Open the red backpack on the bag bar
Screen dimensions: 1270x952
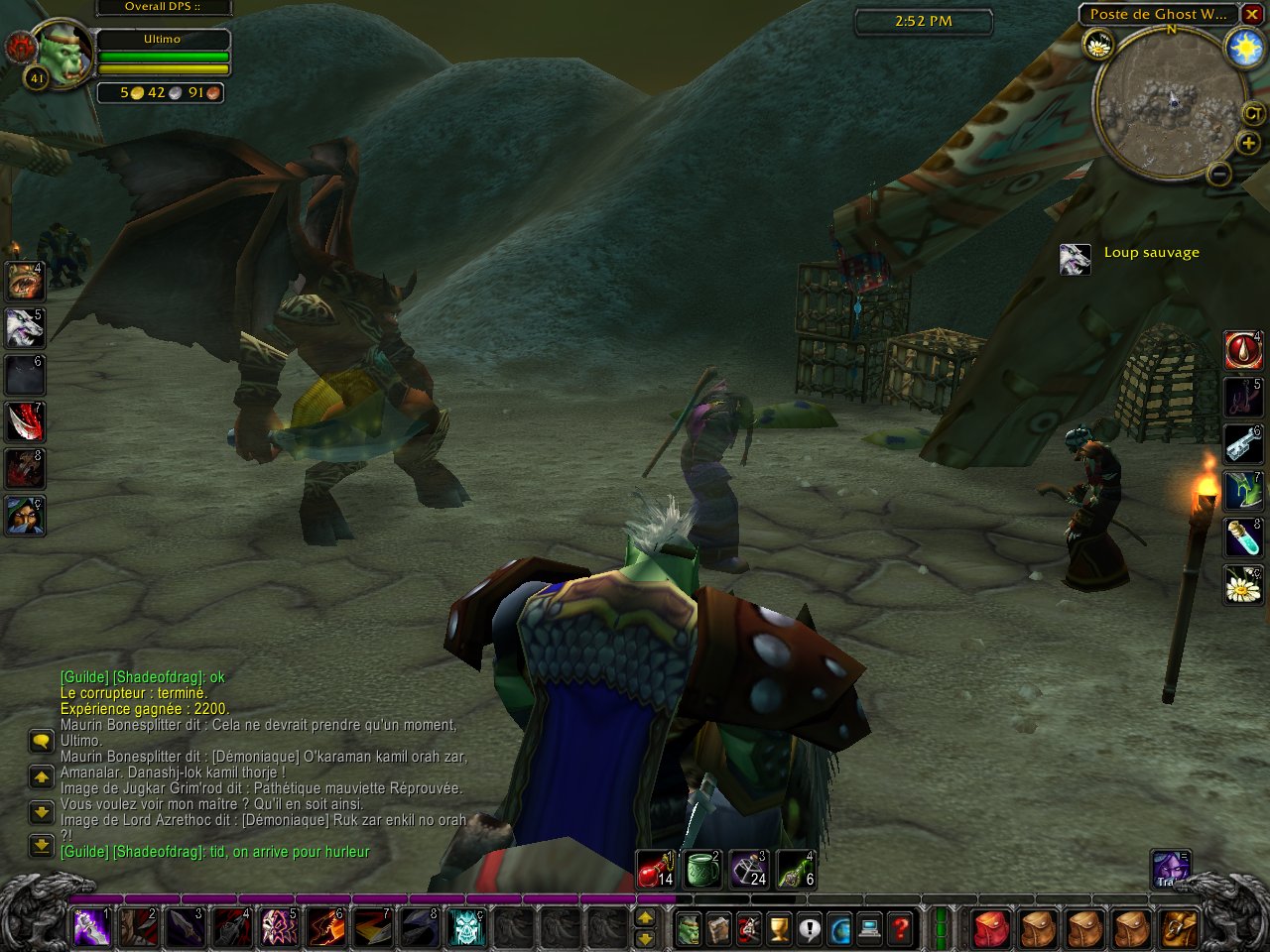tap(989, 929)
